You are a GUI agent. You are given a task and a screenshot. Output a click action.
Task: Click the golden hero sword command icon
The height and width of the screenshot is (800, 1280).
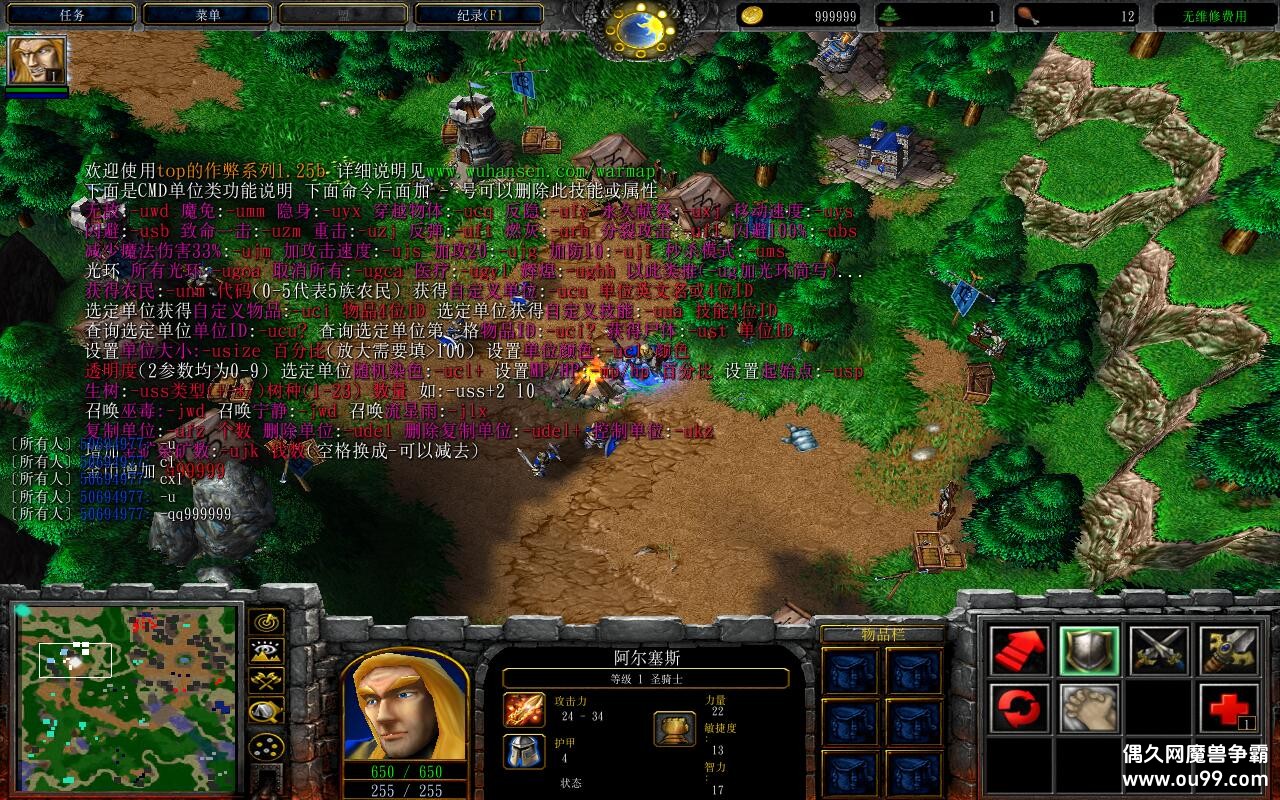point(1230,650)
